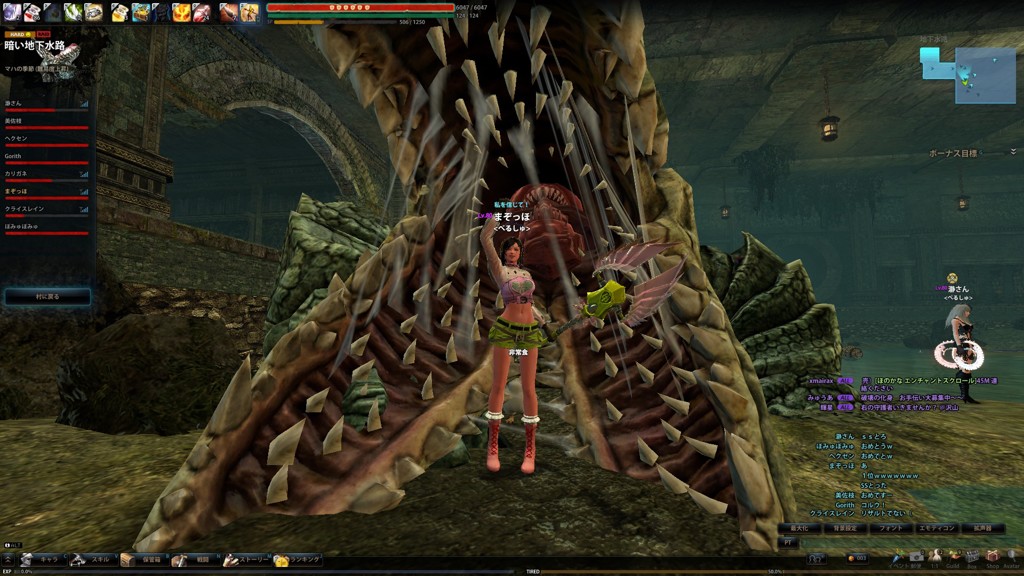Open chat 背景設定 background settings
Image resolution: width=1024 pixels, height=576 pixels.
pos(845,527)
